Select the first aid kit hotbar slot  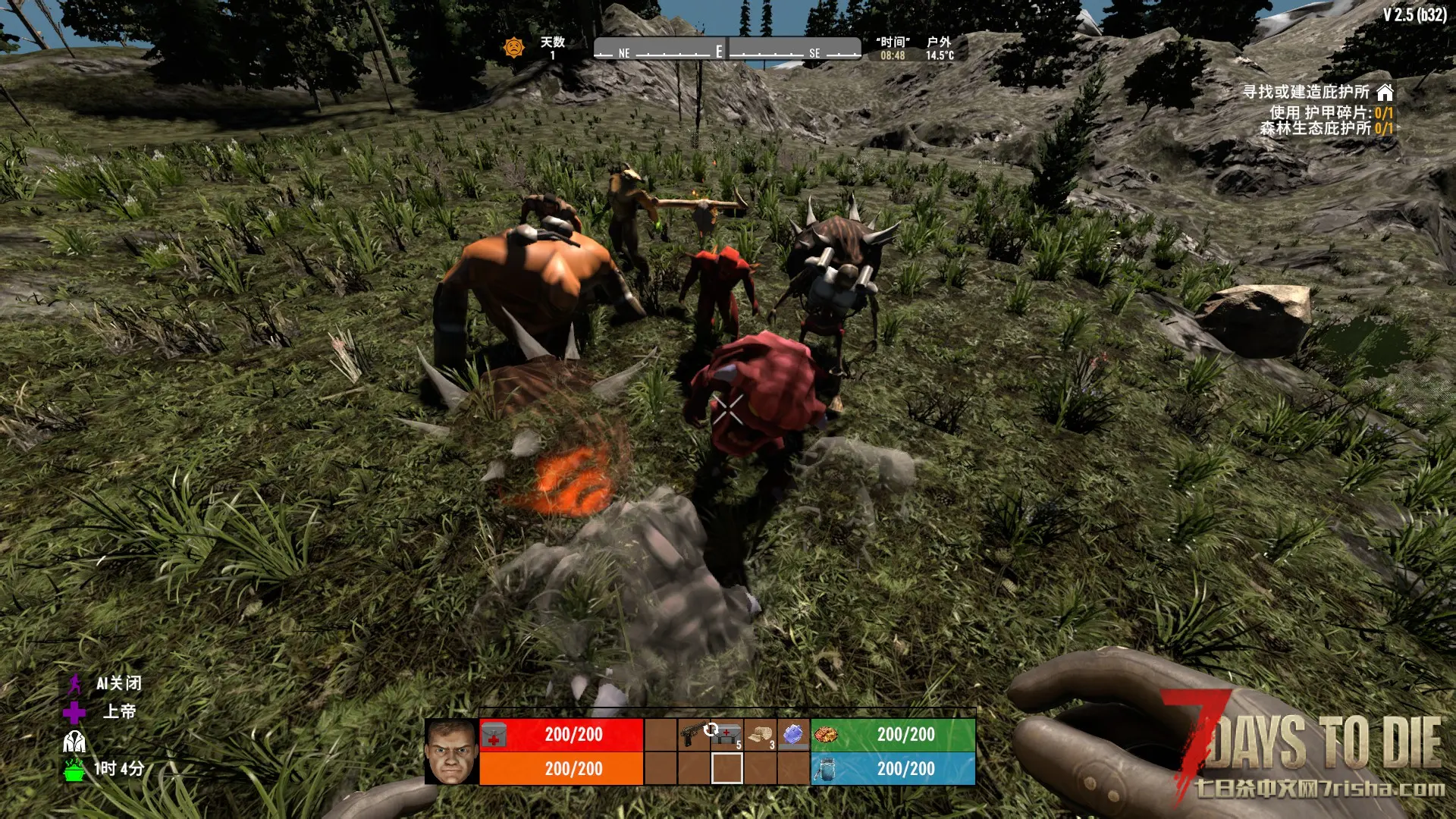726,734
